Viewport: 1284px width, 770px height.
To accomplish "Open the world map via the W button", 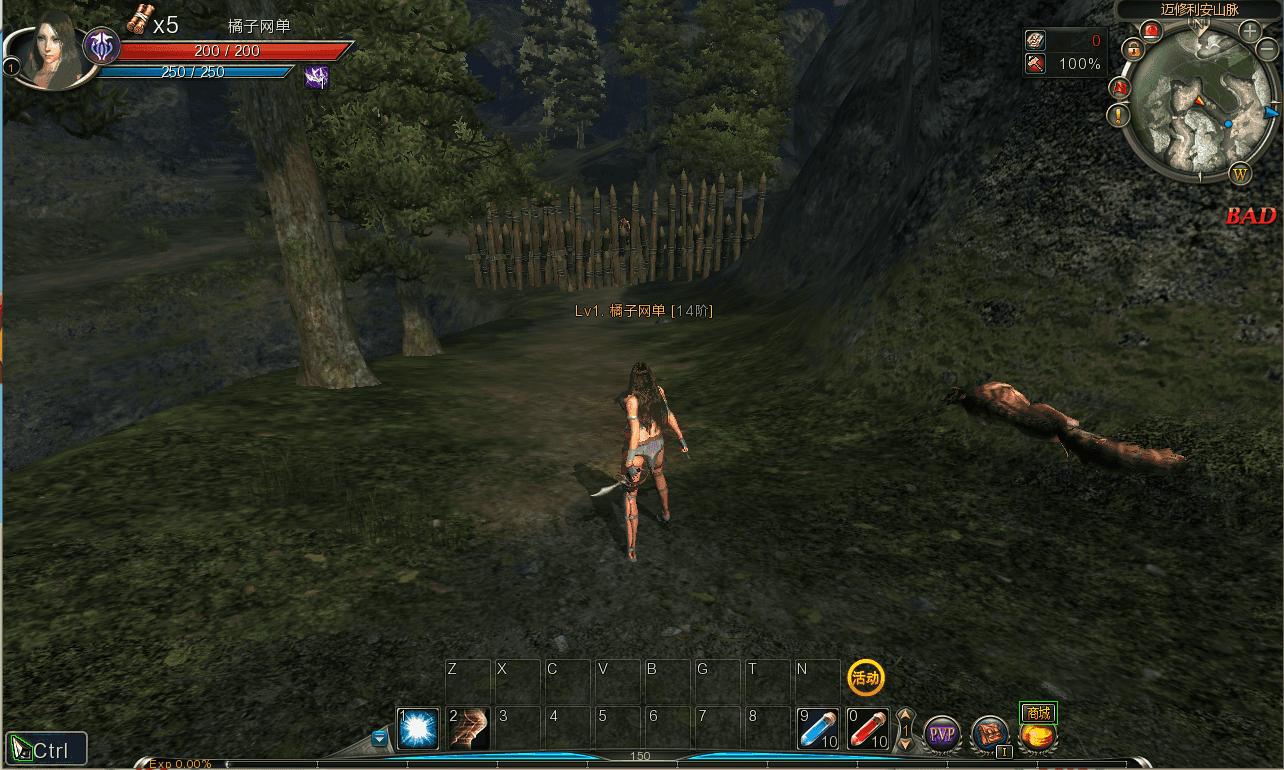I will point(1241,173).
